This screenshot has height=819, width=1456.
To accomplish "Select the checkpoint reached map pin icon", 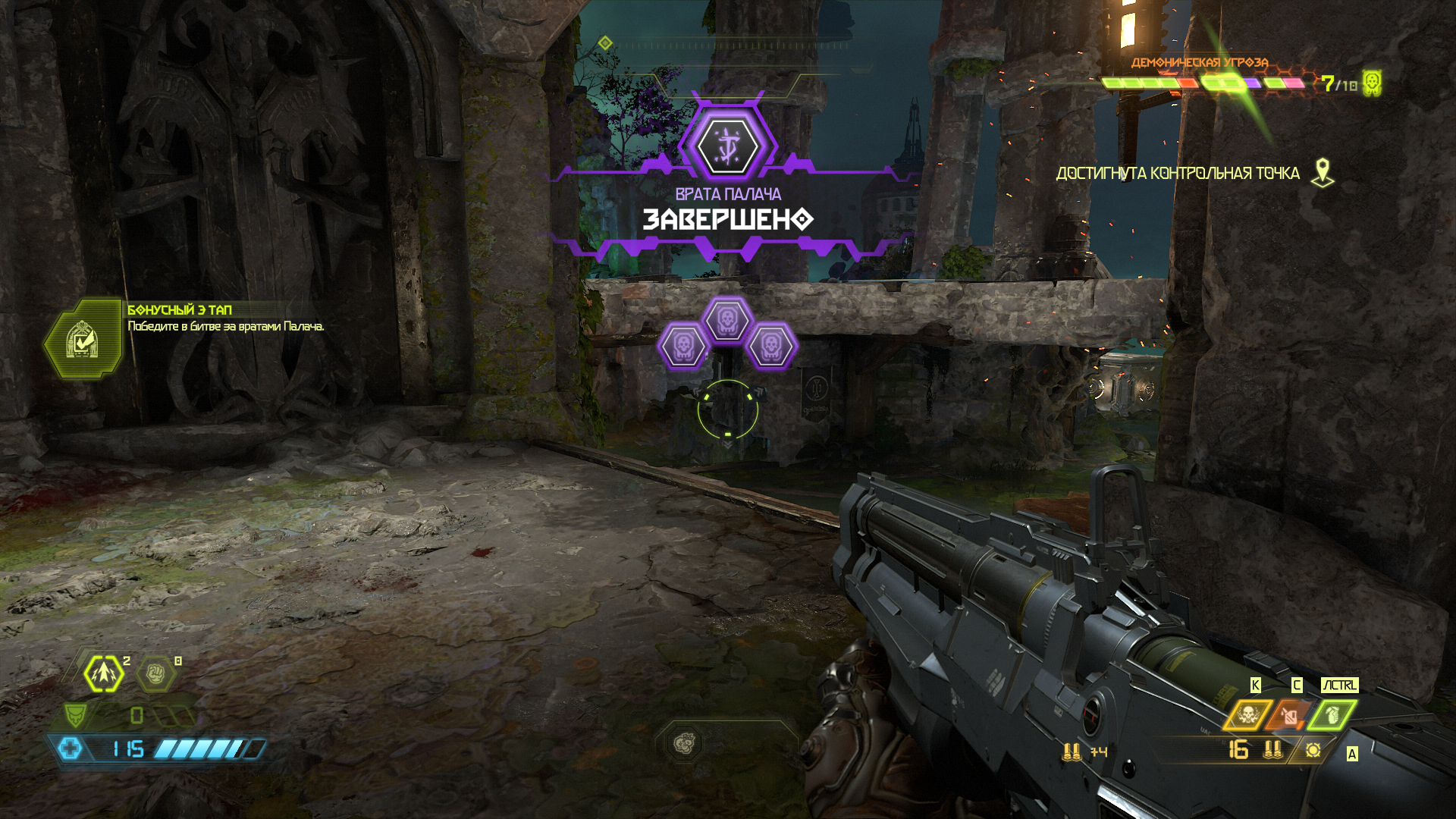I will click(x=1323, y=173).
